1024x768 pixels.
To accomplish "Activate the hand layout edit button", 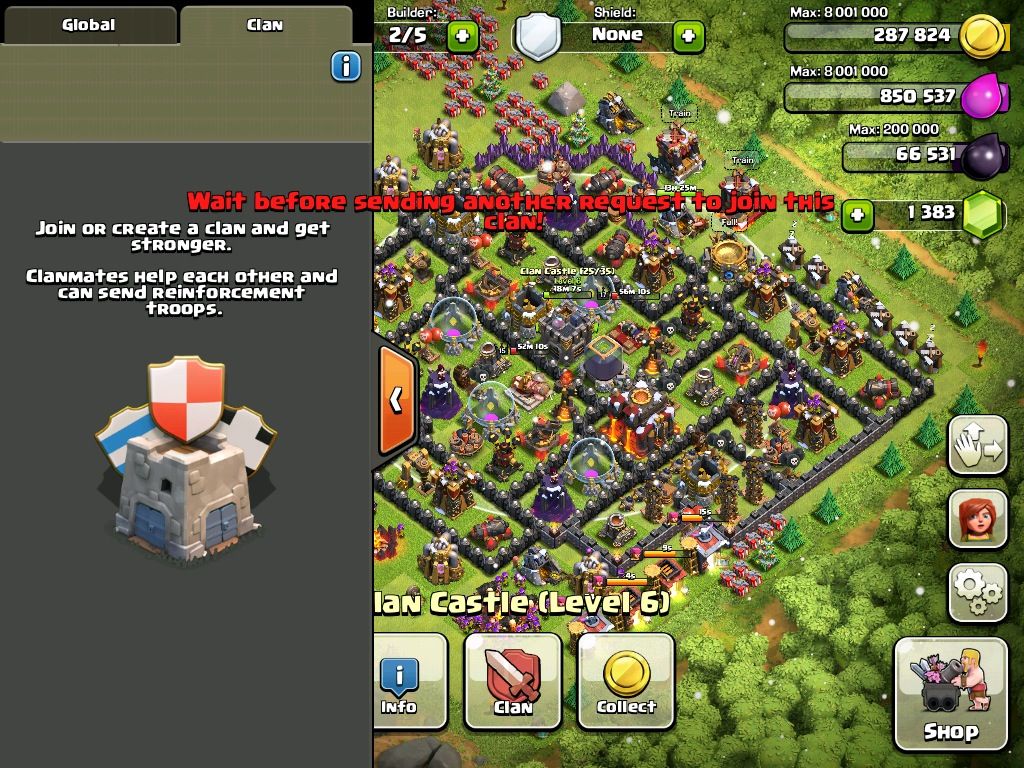I will 977,447.
